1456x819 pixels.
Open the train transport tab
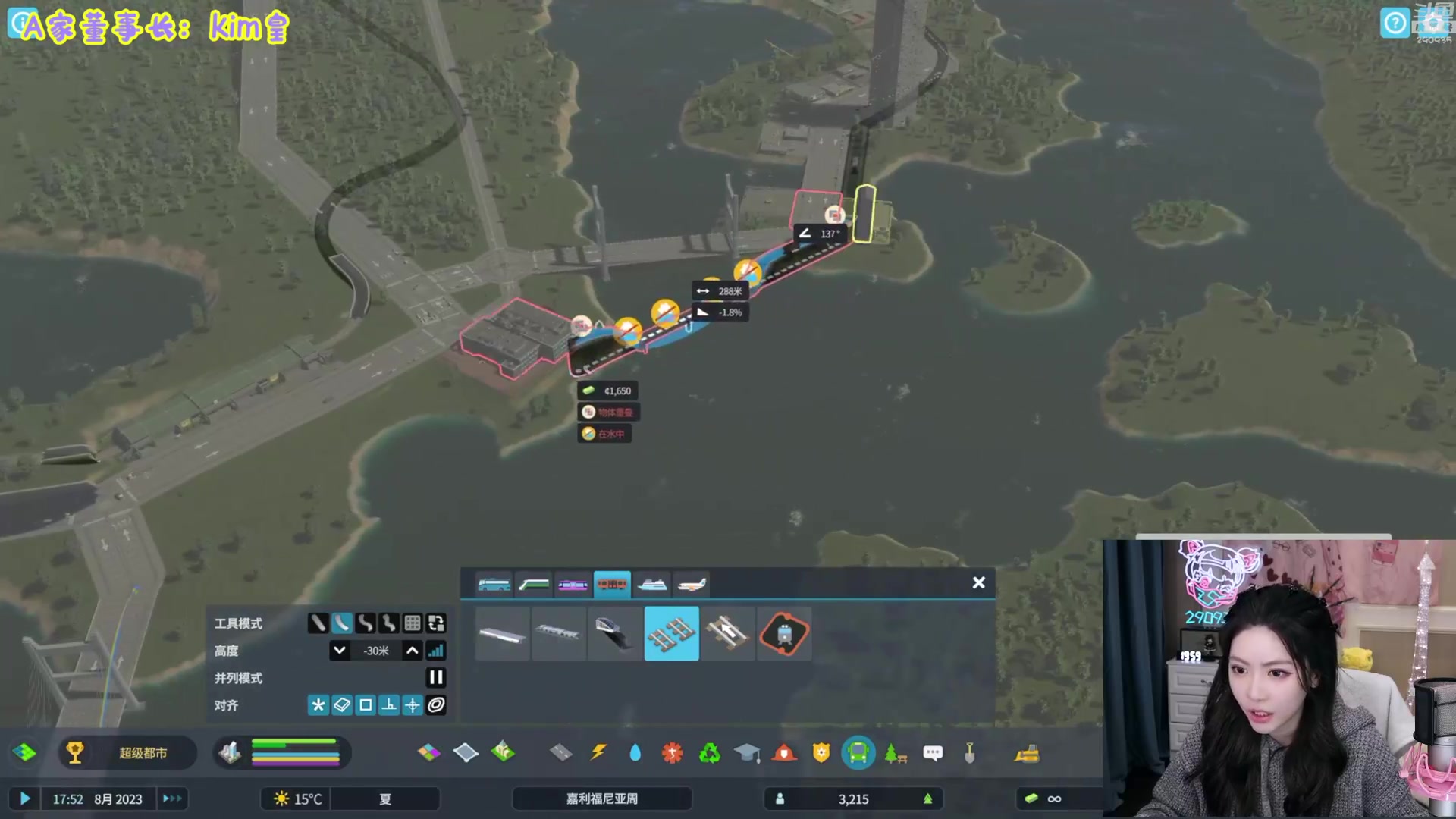click(x=534, y=585)
